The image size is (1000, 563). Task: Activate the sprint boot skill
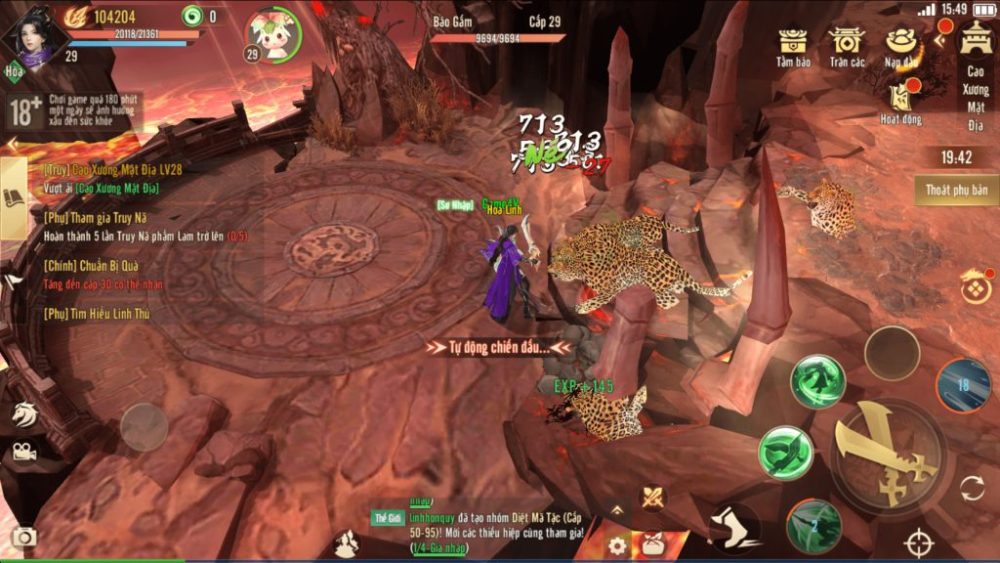pos(736,527)
